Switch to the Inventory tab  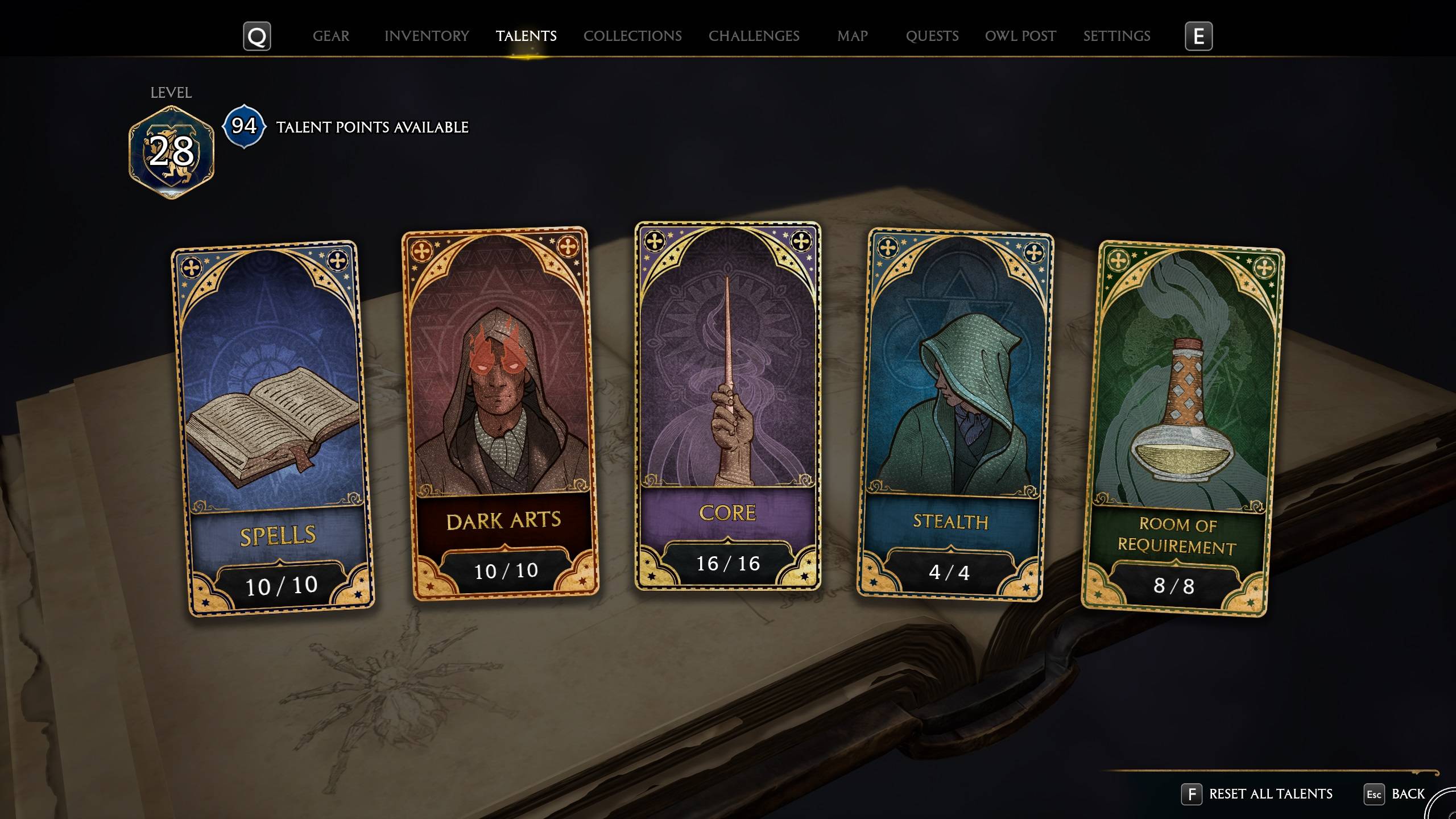(427, 36)
